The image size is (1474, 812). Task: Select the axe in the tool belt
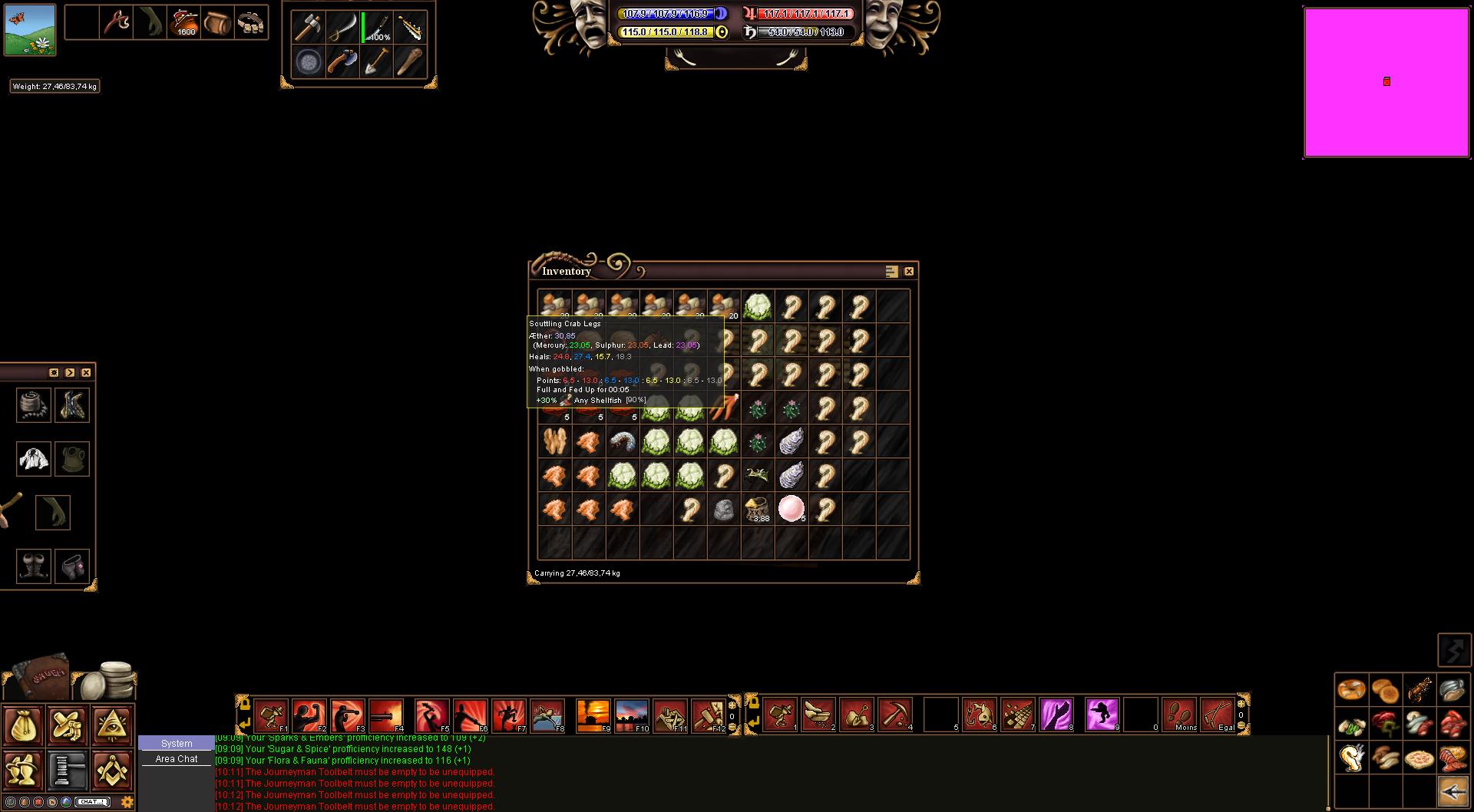(x=309, y=28)
